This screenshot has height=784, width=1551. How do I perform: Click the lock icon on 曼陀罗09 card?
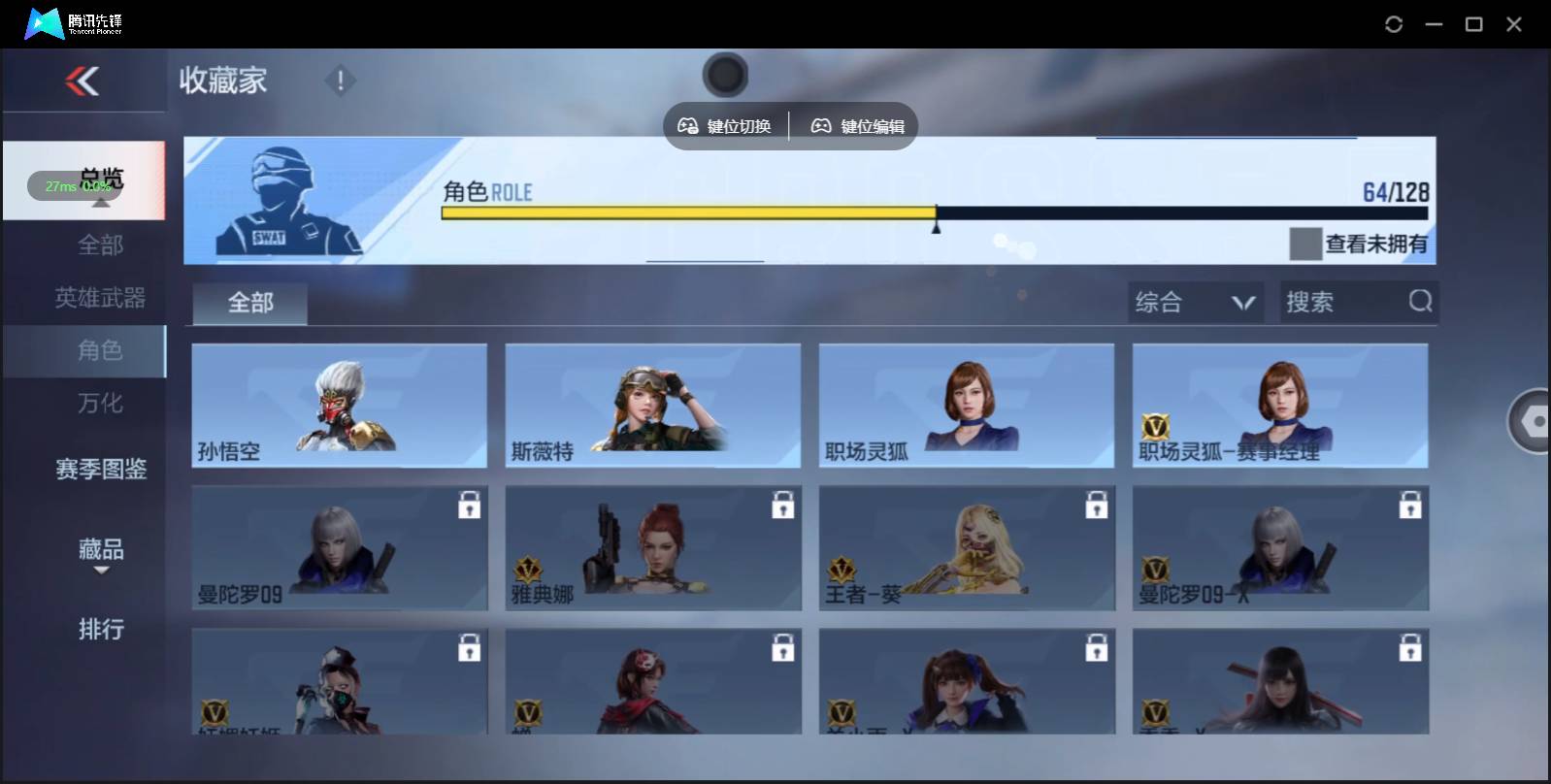coord(470,504)
